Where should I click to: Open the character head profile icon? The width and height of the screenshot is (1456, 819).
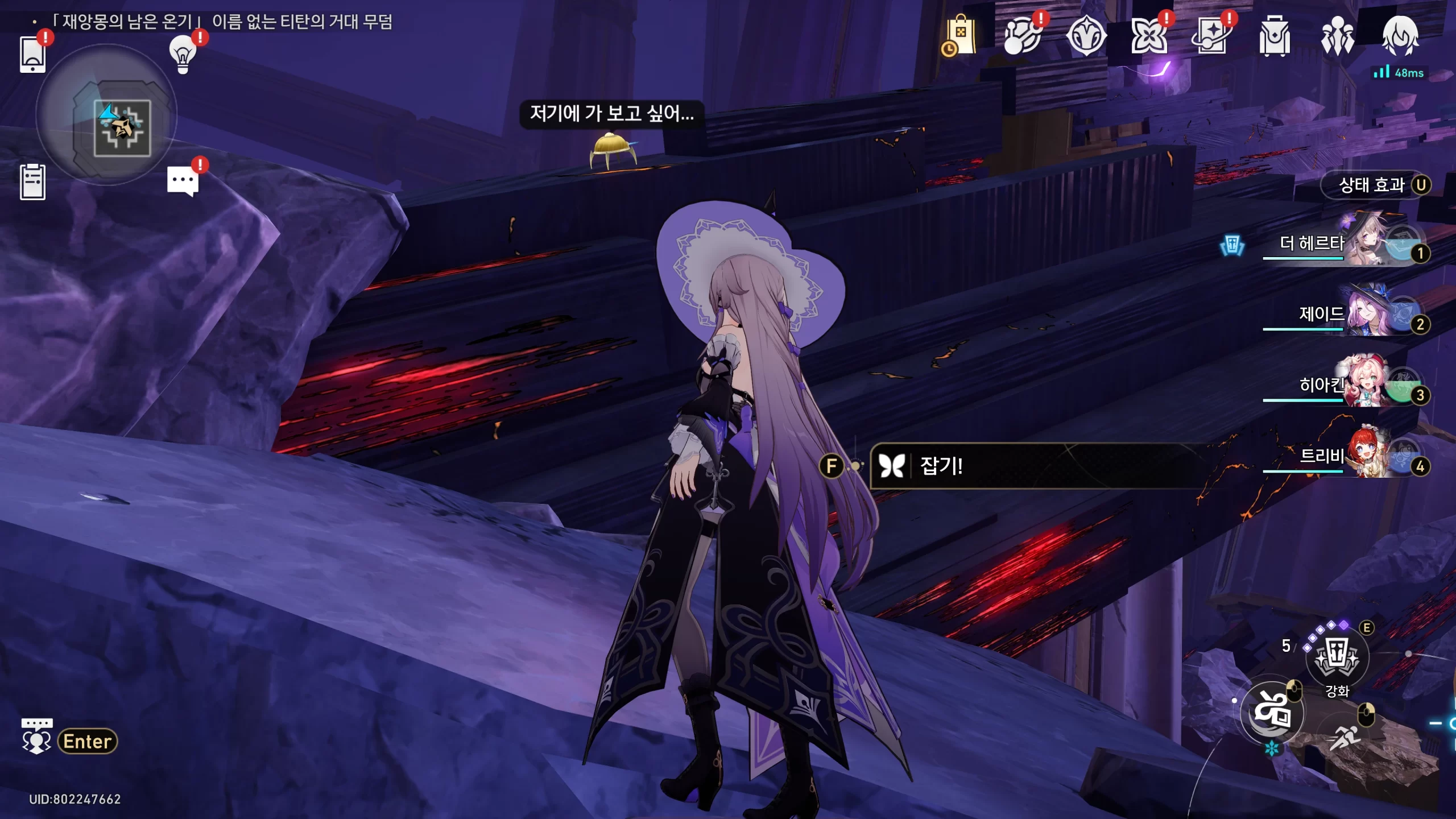1400,36
